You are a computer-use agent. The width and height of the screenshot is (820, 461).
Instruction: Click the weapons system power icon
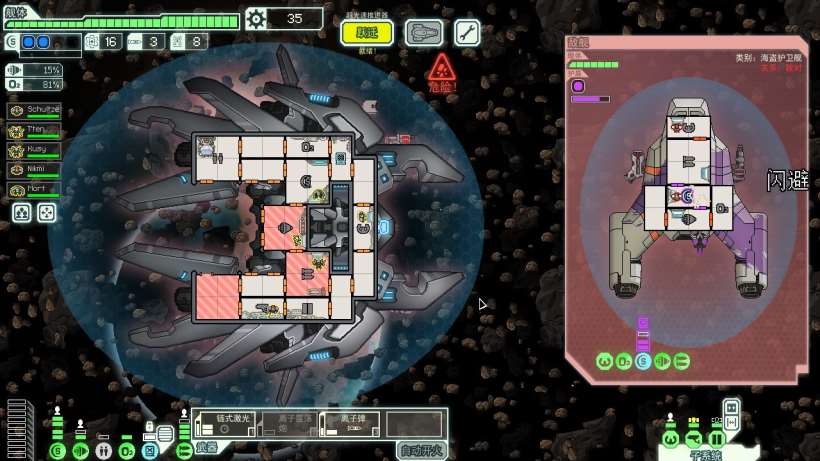coord(184,450)
